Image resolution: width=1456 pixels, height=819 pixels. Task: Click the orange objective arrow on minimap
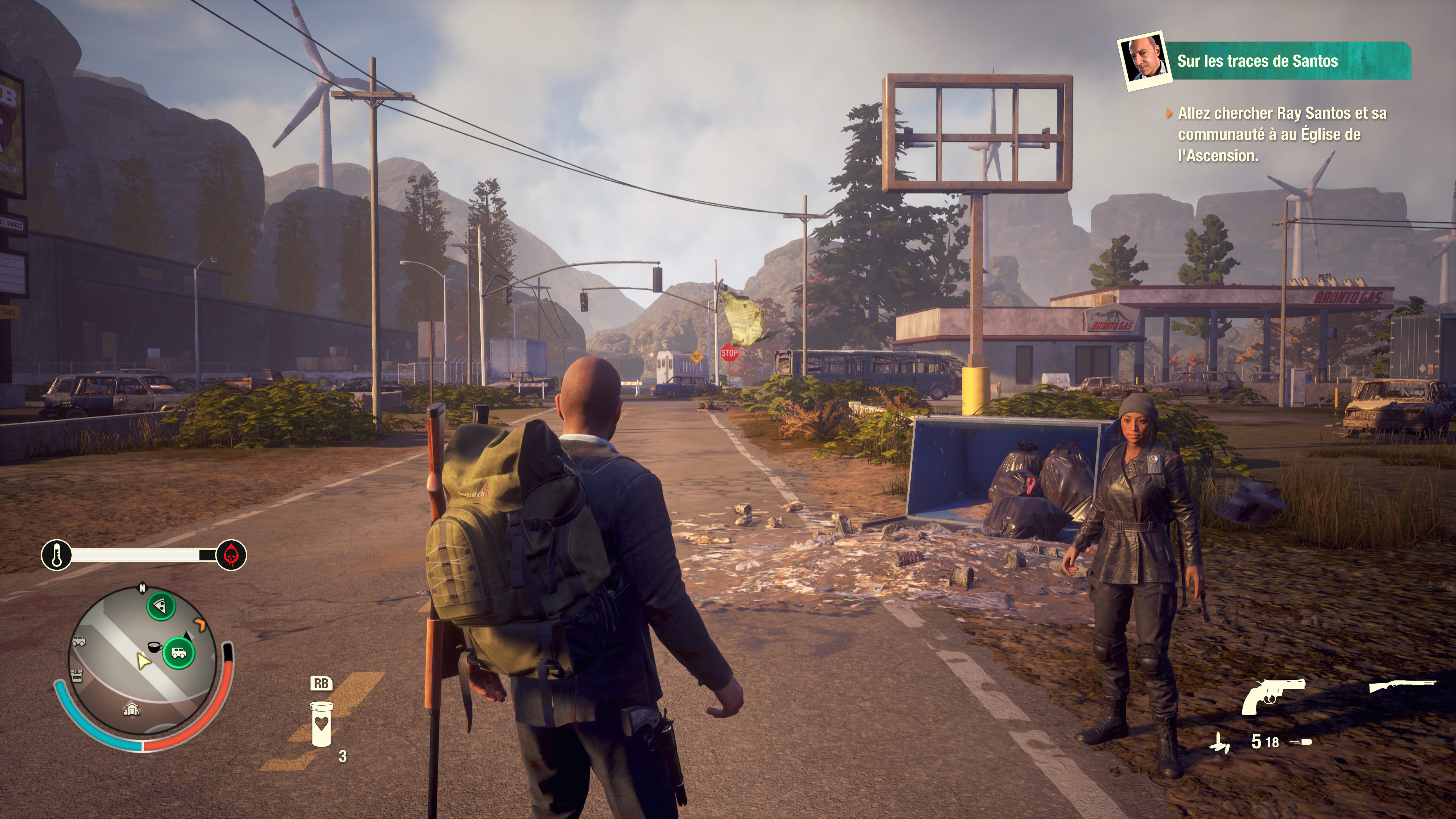[x=199, y=623]
